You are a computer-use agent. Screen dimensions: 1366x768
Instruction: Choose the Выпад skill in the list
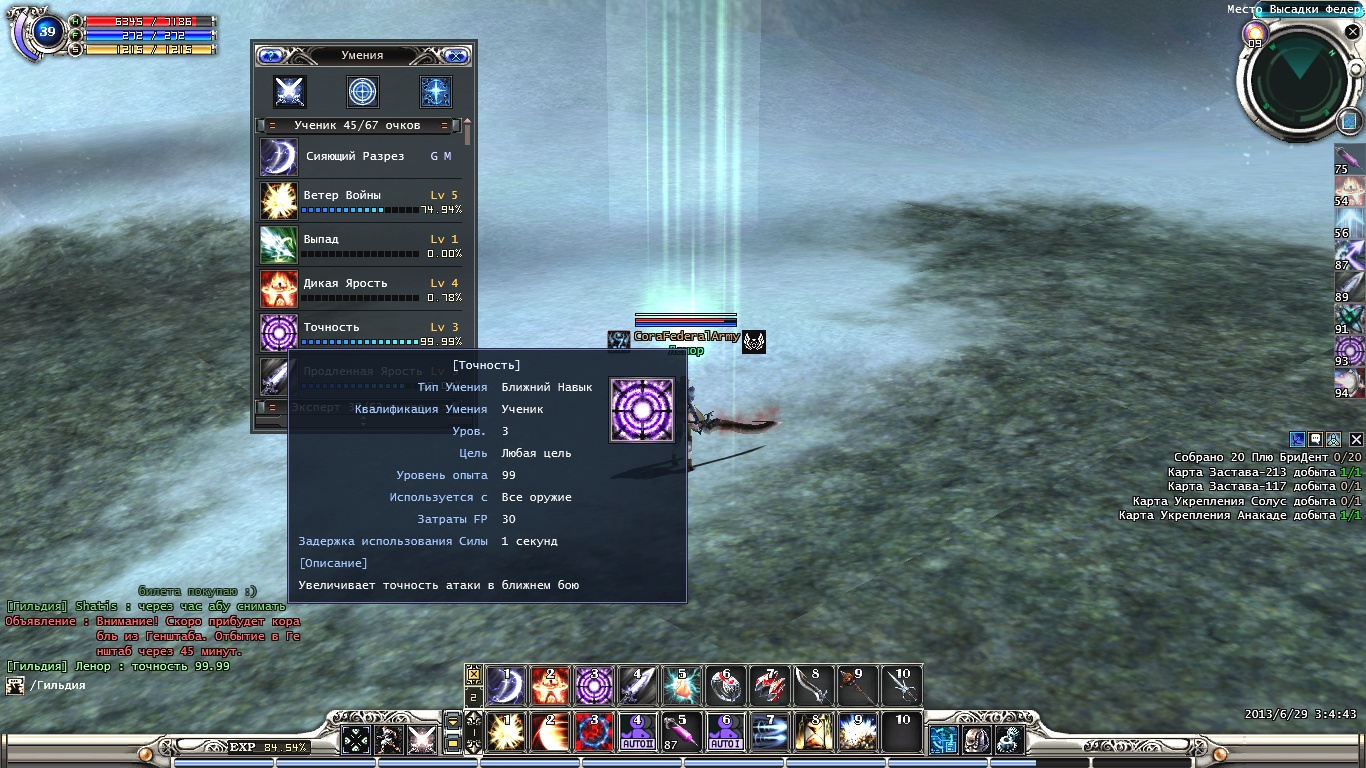point(360,244)
